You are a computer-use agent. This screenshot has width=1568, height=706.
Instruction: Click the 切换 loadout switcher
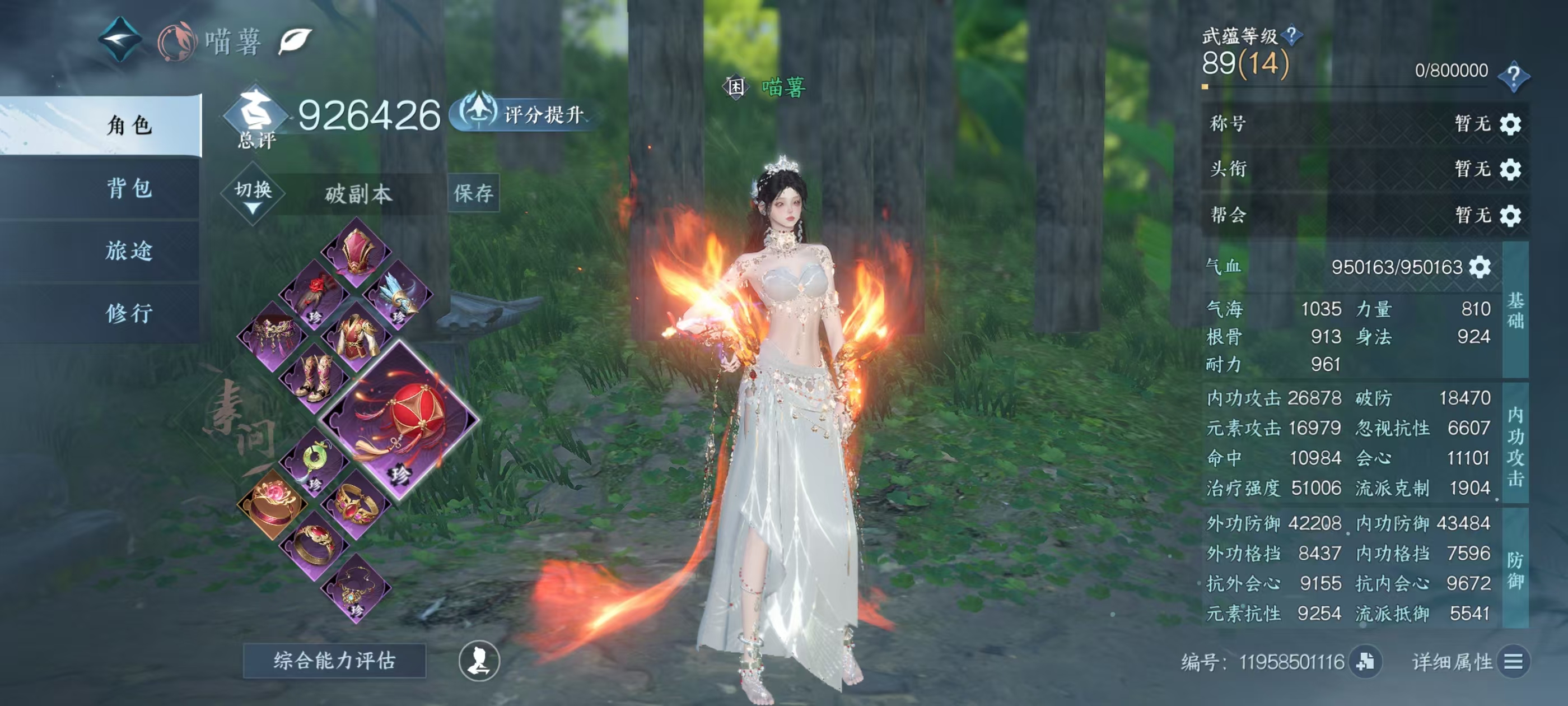click(253, 194)
